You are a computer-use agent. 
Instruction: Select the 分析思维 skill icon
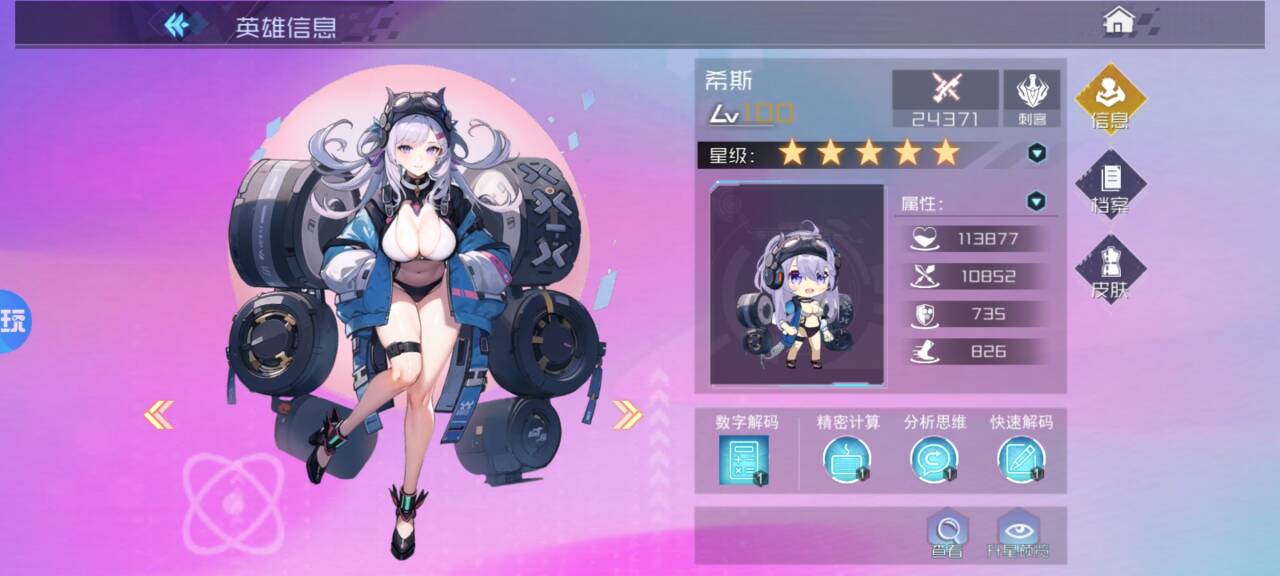934,460
